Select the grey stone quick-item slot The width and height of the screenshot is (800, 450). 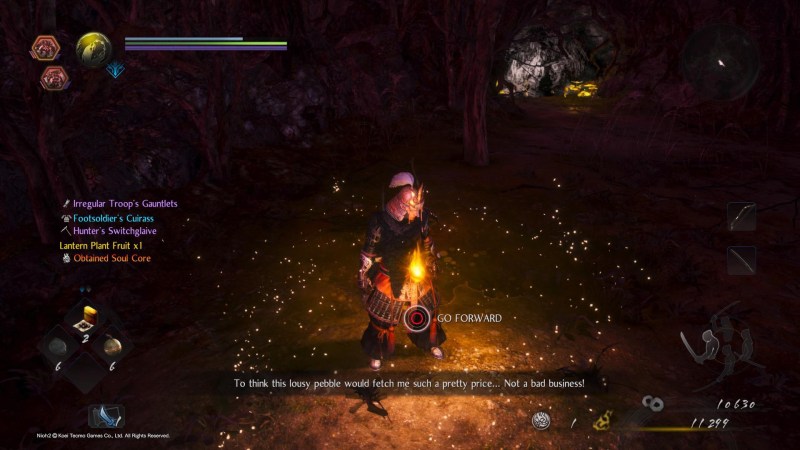pyautogui.click(x=60, y=347)
